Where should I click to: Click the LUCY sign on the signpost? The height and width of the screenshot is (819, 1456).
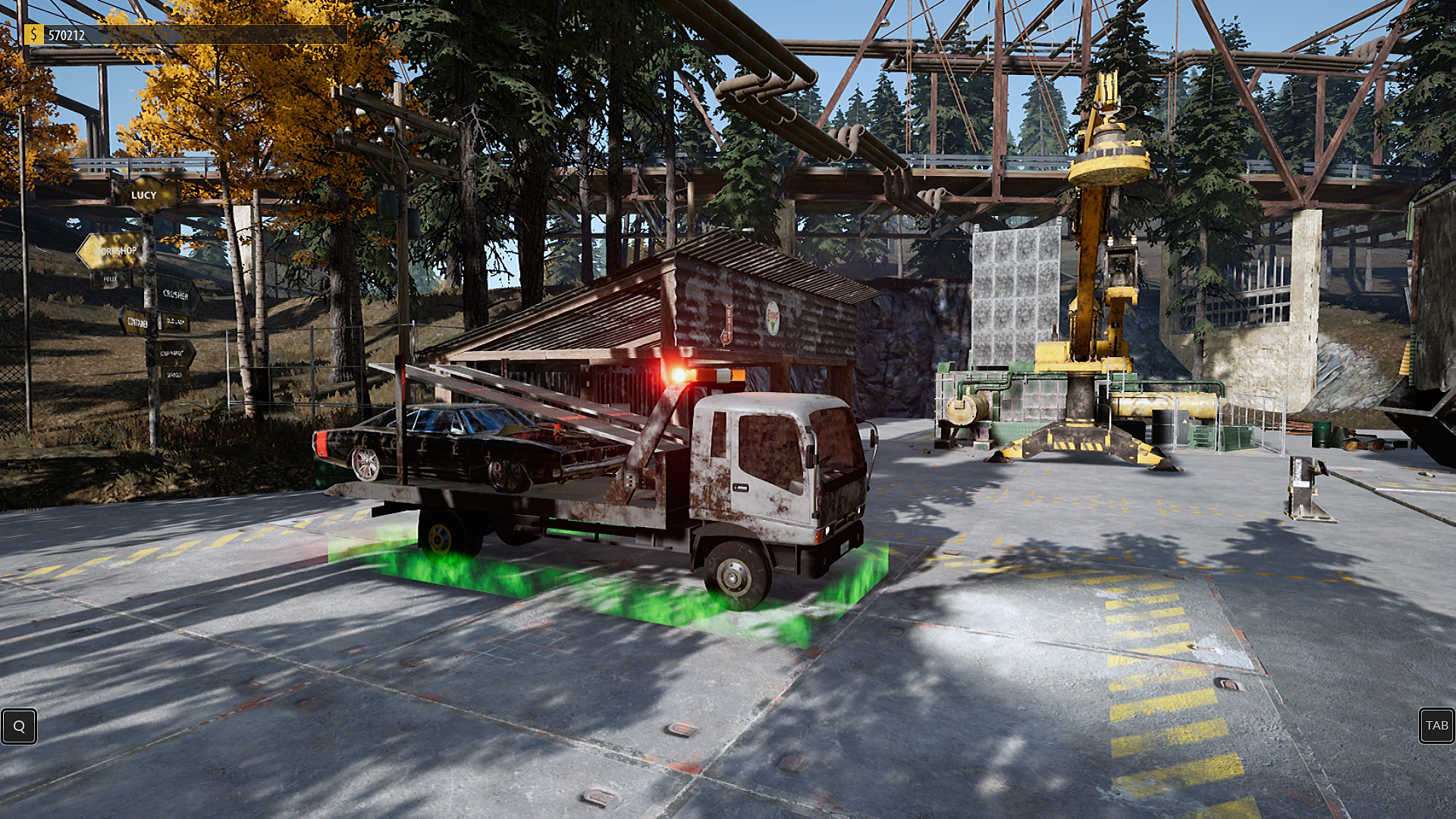[143, 196]
